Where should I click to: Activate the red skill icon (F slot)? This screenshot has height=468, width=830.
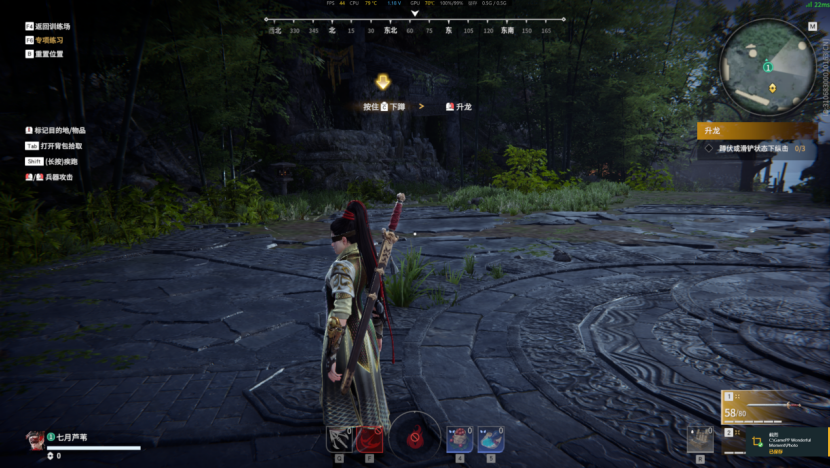(x=369, y=438)
